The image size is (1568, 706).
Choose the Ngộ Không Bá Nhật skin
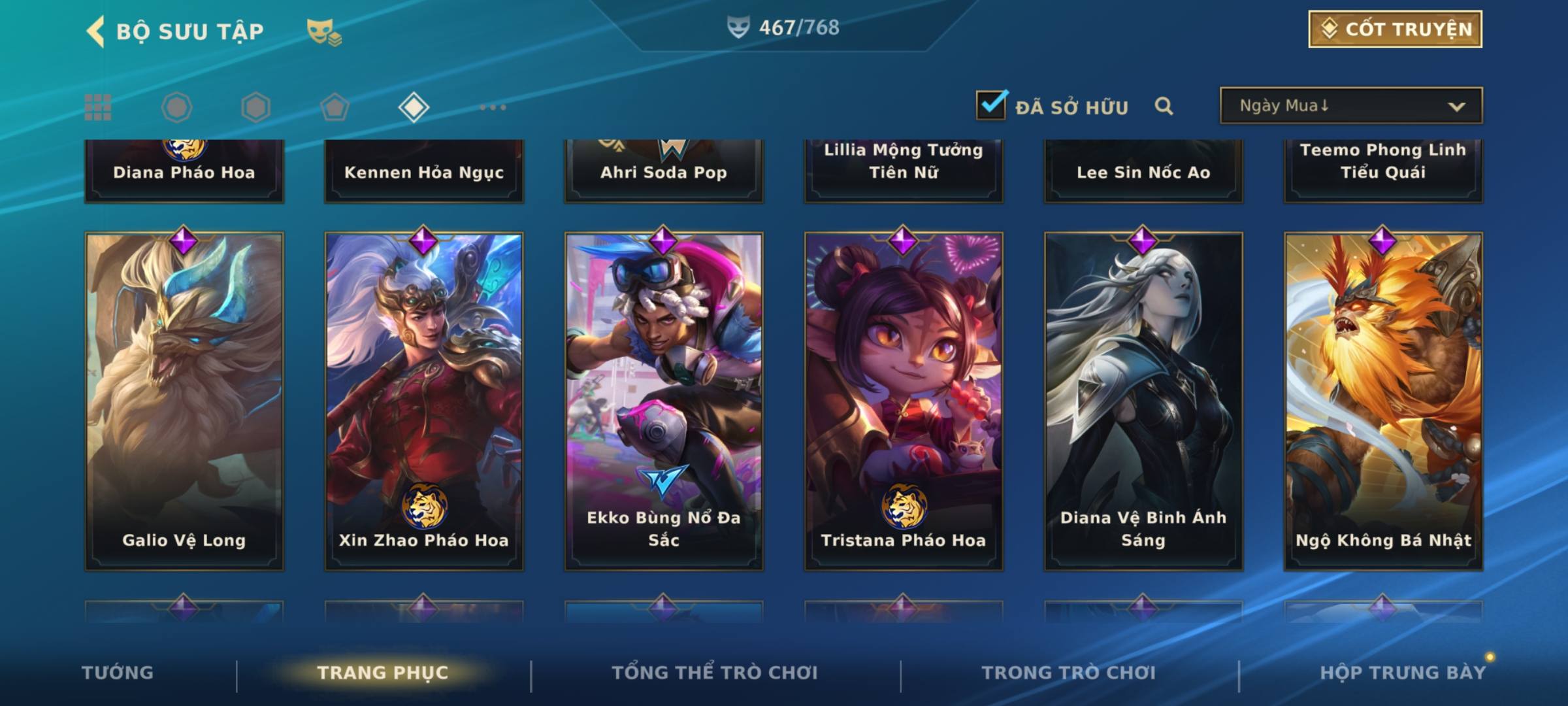point(1383,401)
